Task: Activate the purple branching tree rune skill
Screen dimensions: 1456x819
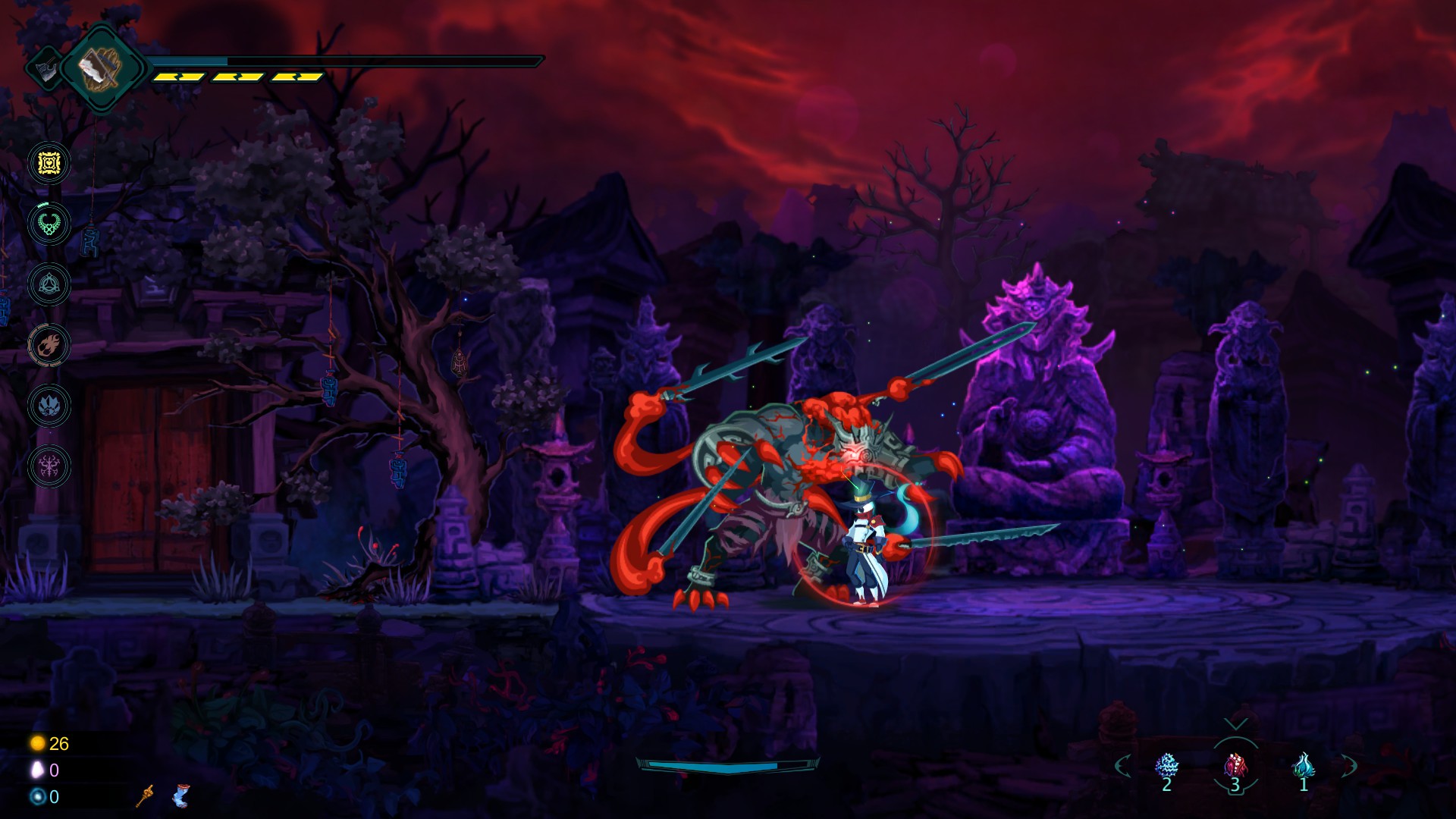Action: tap(49, 466)
